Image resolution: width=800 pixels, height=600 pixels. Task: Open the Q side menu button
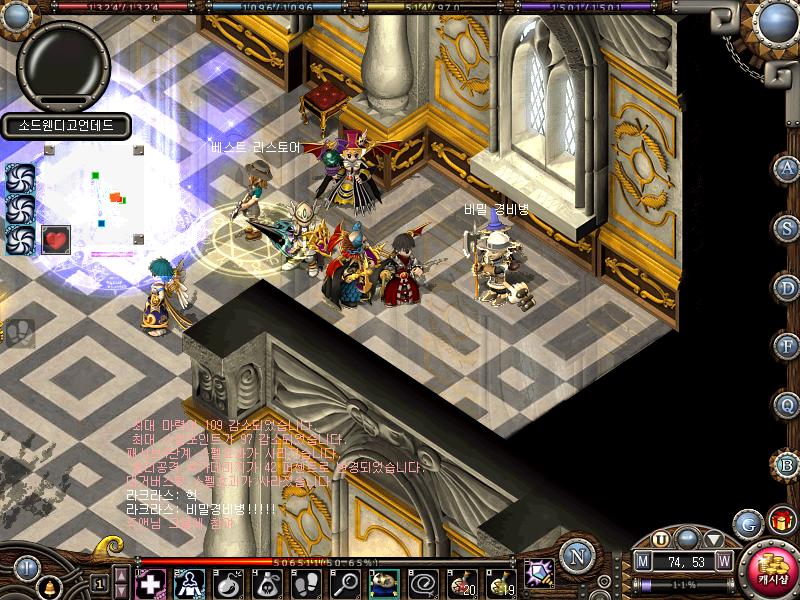coord(787,405)
